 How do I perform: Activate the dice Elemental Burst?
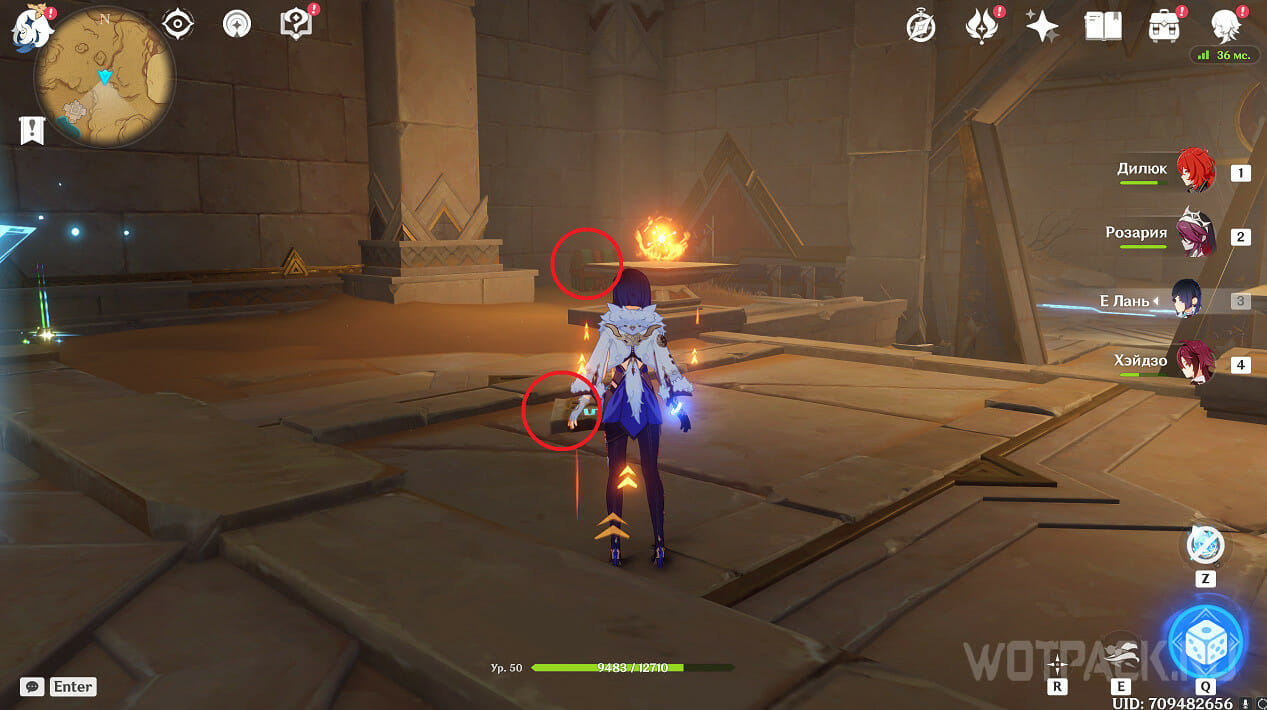[x=1205, y=641]
